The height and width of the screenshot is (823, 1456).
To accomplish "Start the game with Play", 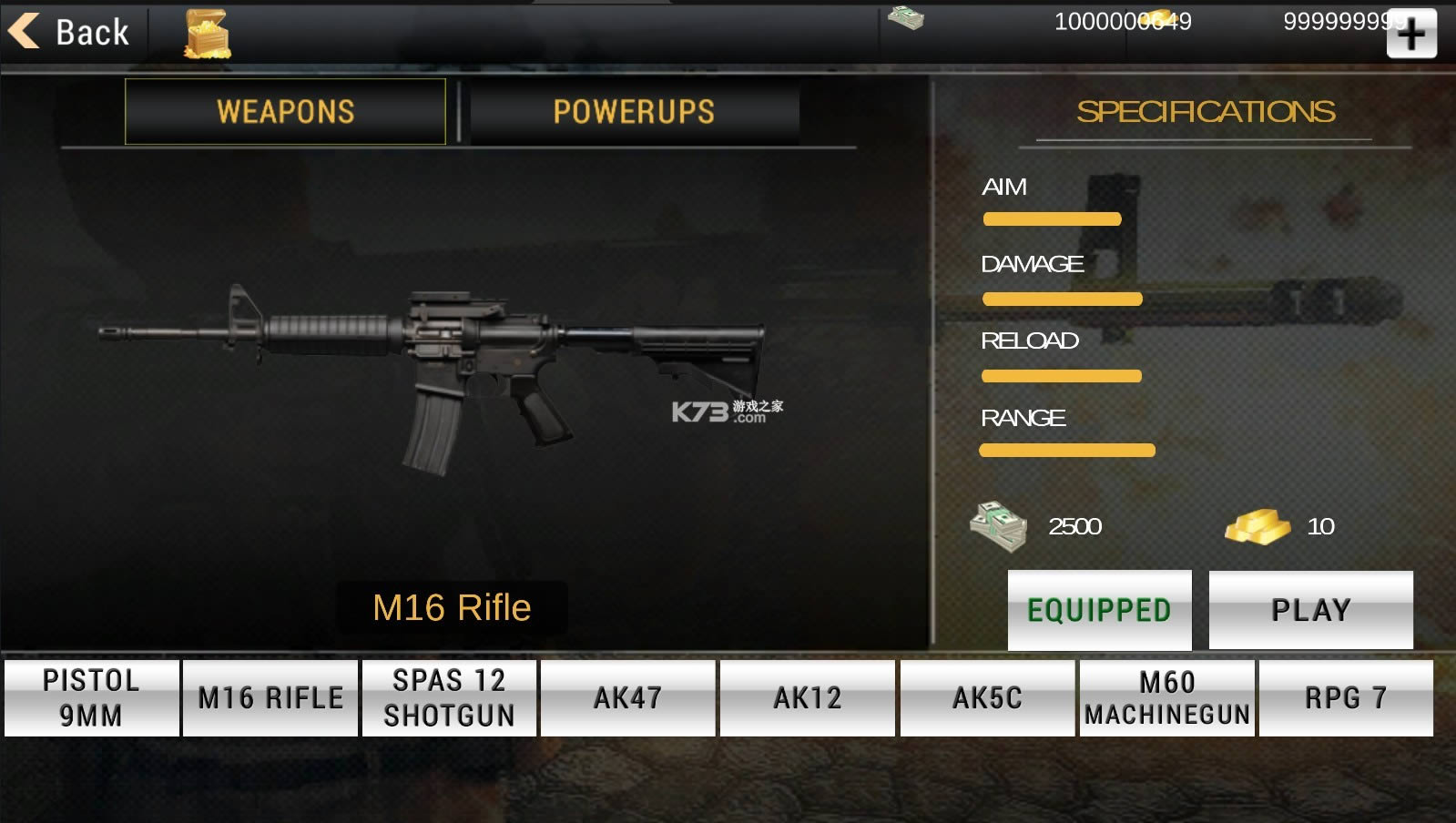I will (1310, 609).
